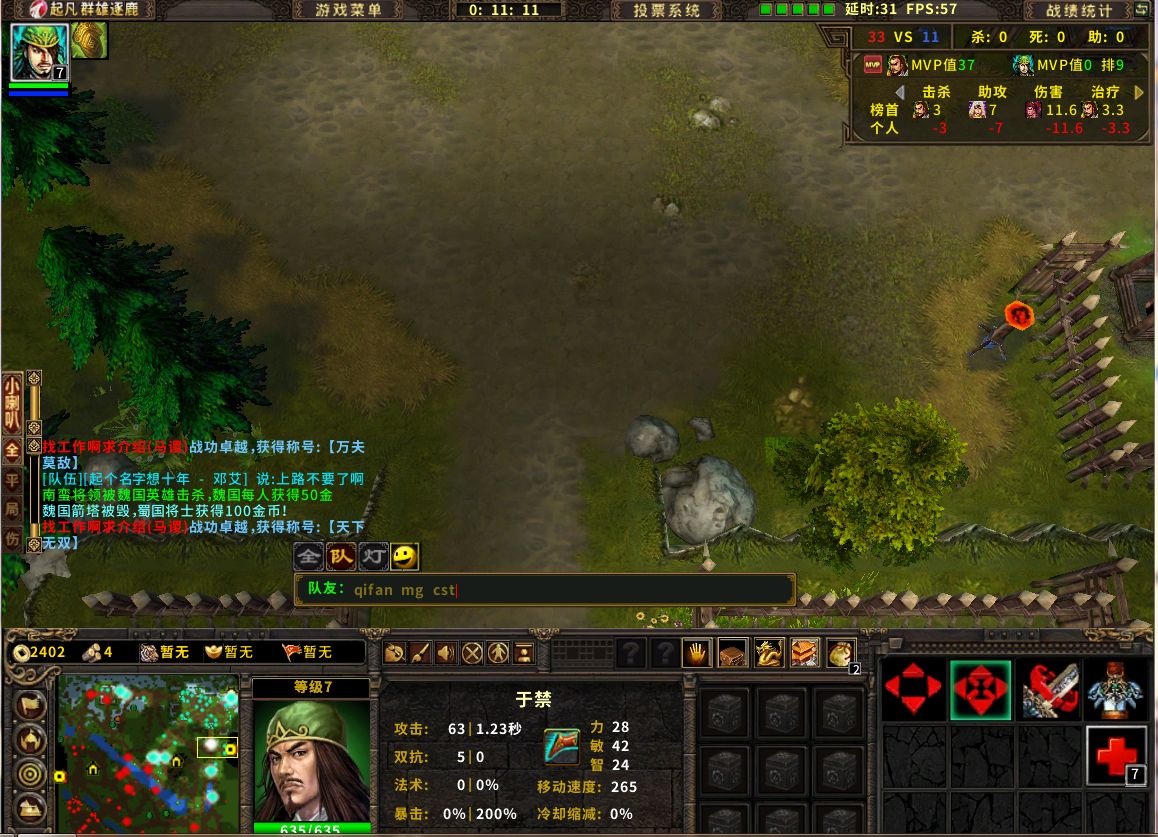The height and width of the screenshot is (837, 1158).
Task: Click the banner flag minimap signal button
Action: click(x=31, y=705)
